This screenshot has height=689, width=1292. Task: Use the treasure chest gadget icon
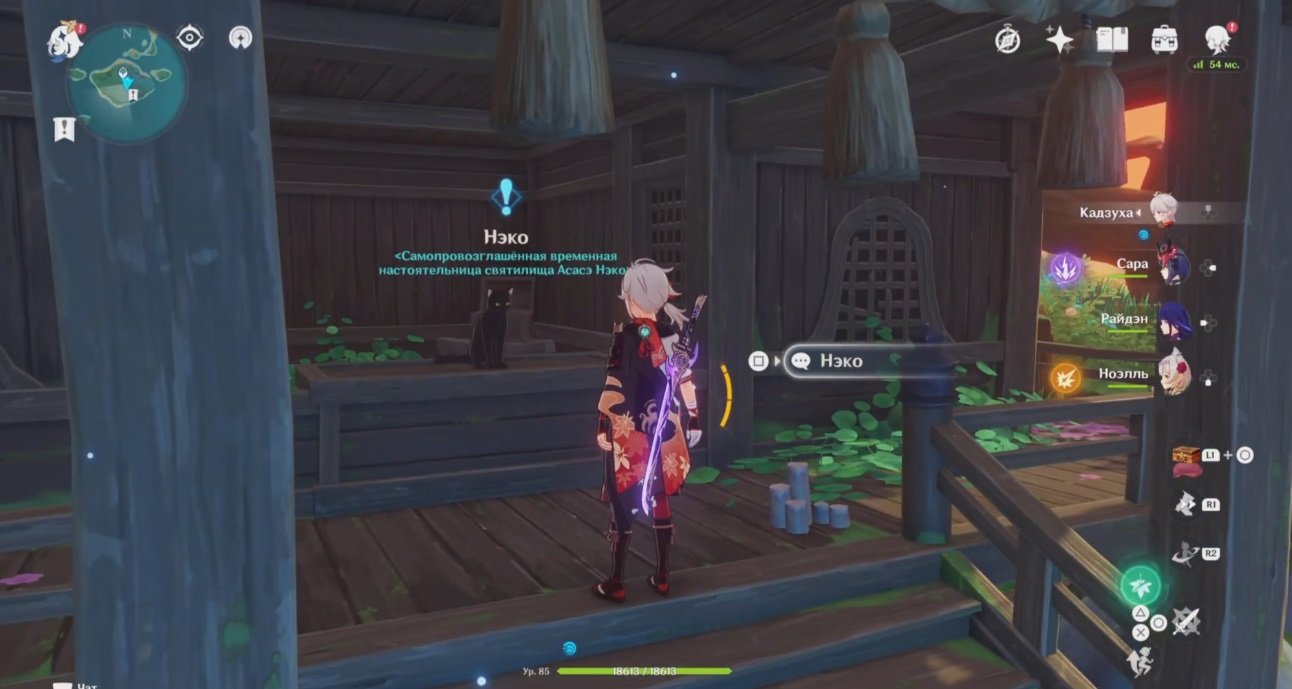1186,455
